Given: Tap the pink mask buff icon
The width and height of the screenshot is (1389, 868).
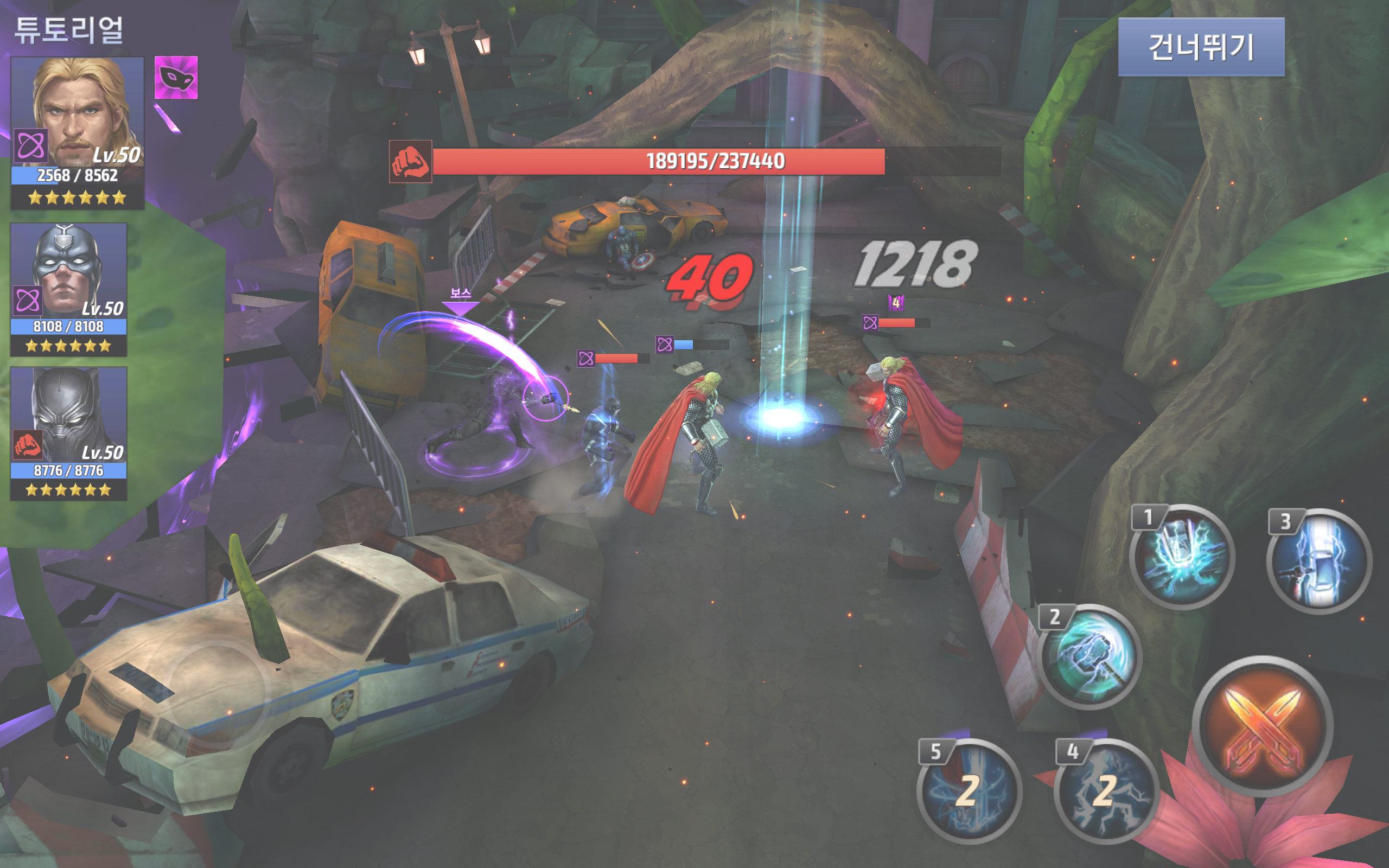Looking at the screenshot, I should click(x=176, y=78).
